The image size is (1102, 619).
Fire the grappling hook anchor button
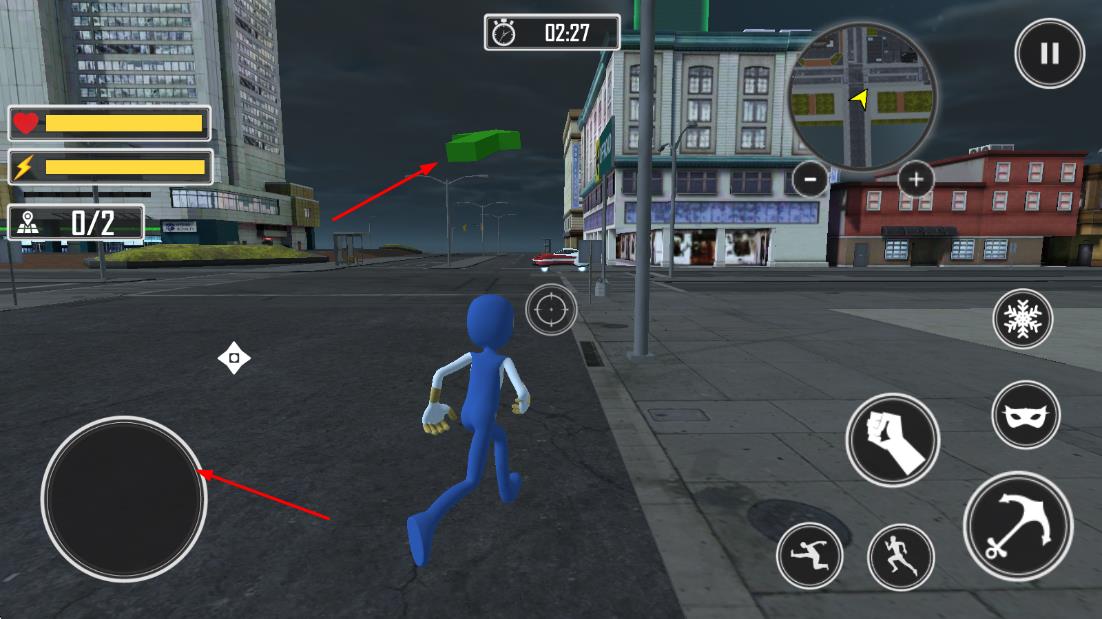tap(1018, 526)
